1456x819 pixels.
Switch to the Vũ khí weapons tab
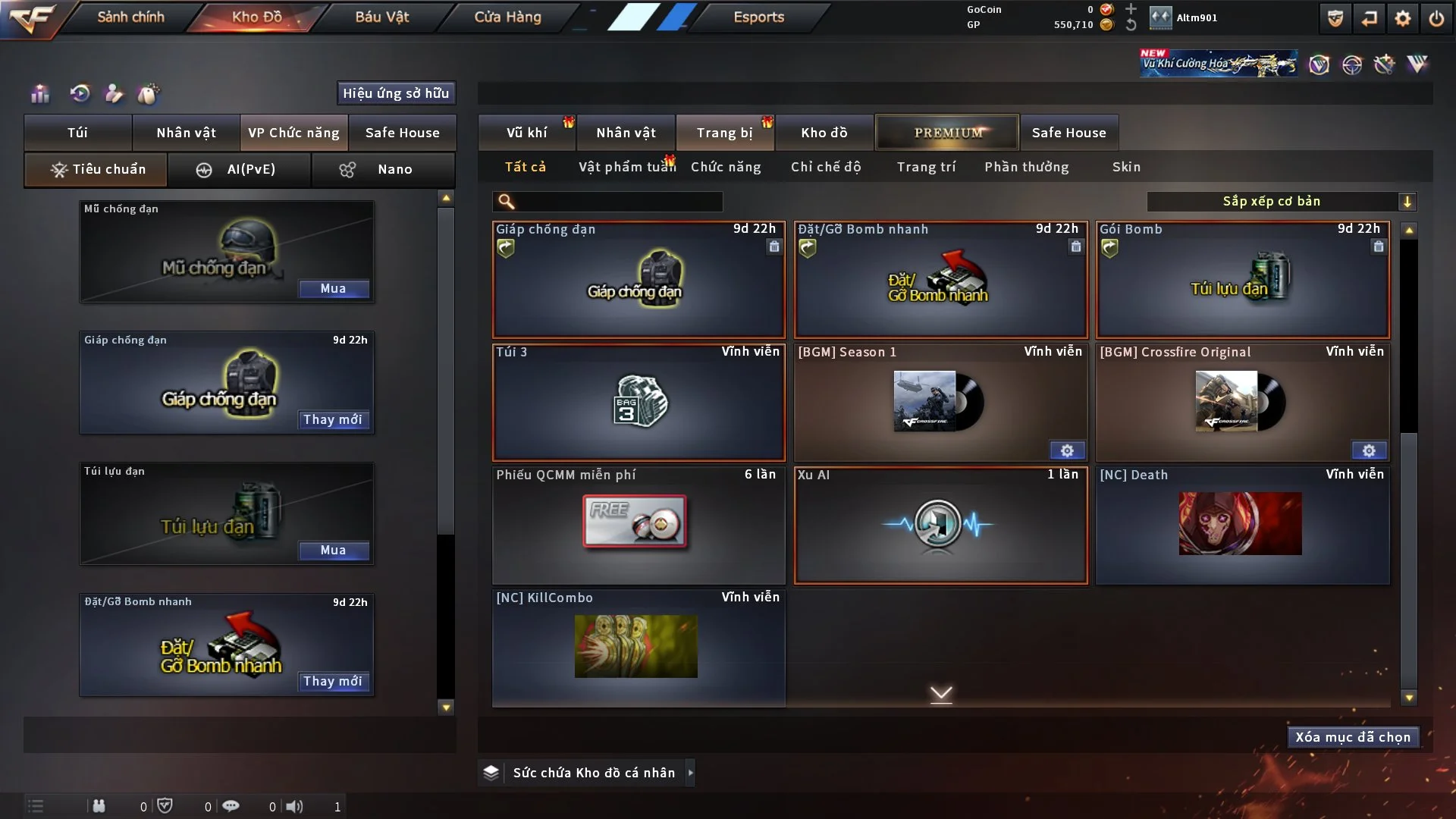coord(526,133)
